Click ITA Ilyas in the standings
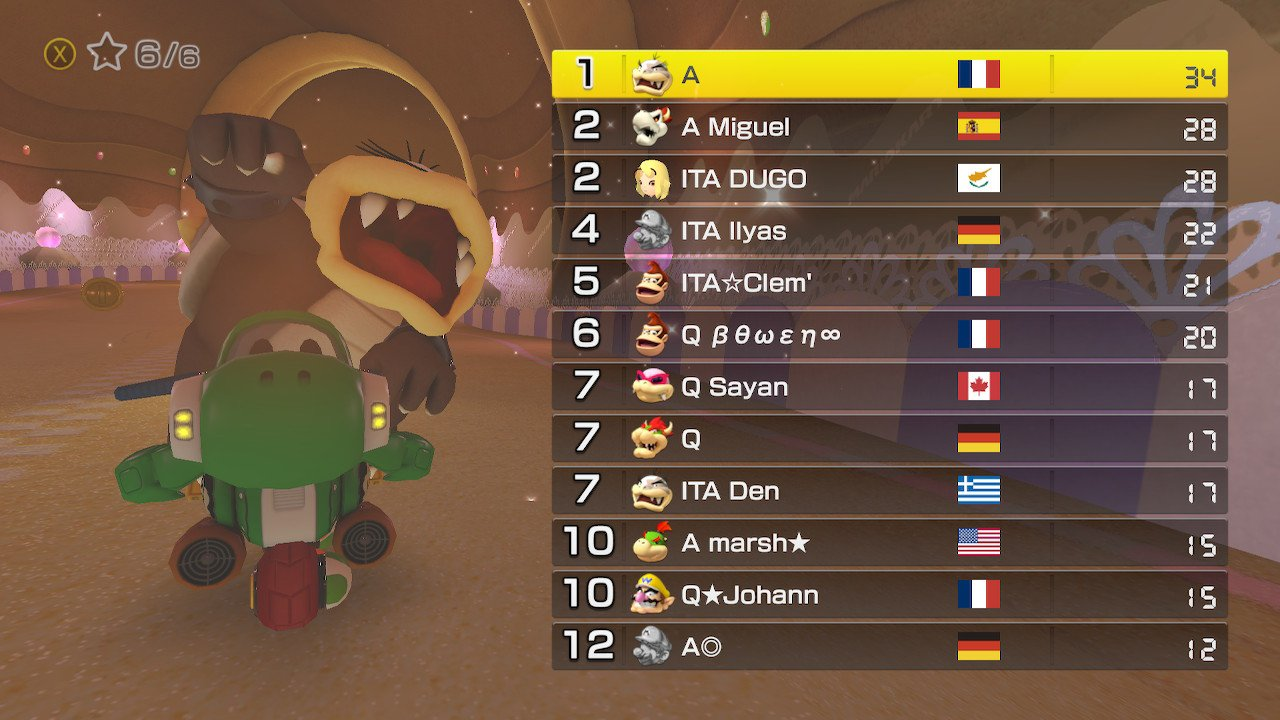This screenshot has width=1280, height=720. (x=889, y=231)
